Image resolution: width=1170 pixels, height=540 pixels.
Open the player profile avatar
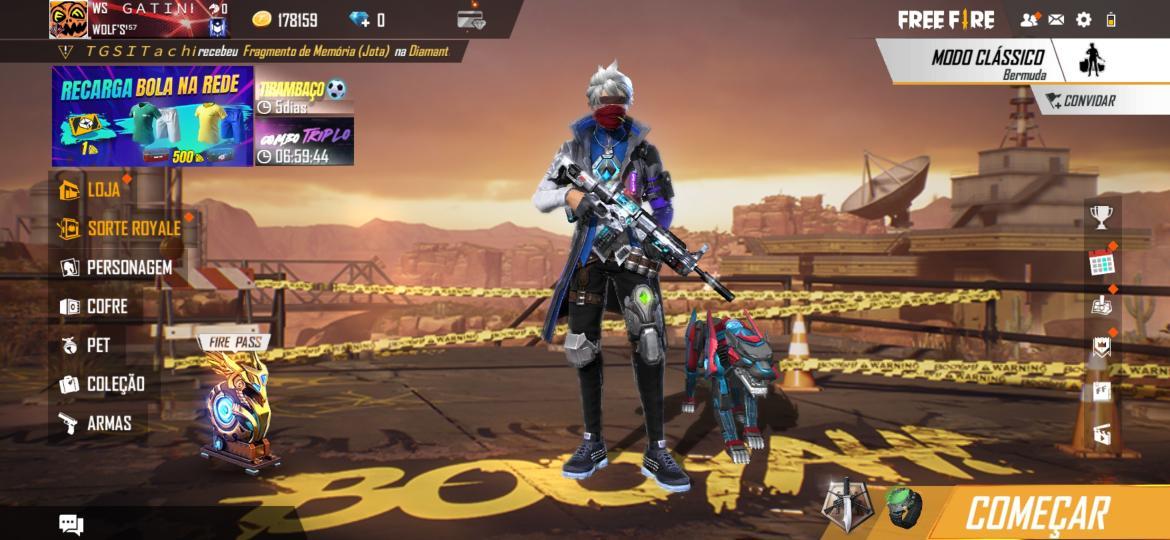click(68, 19)
